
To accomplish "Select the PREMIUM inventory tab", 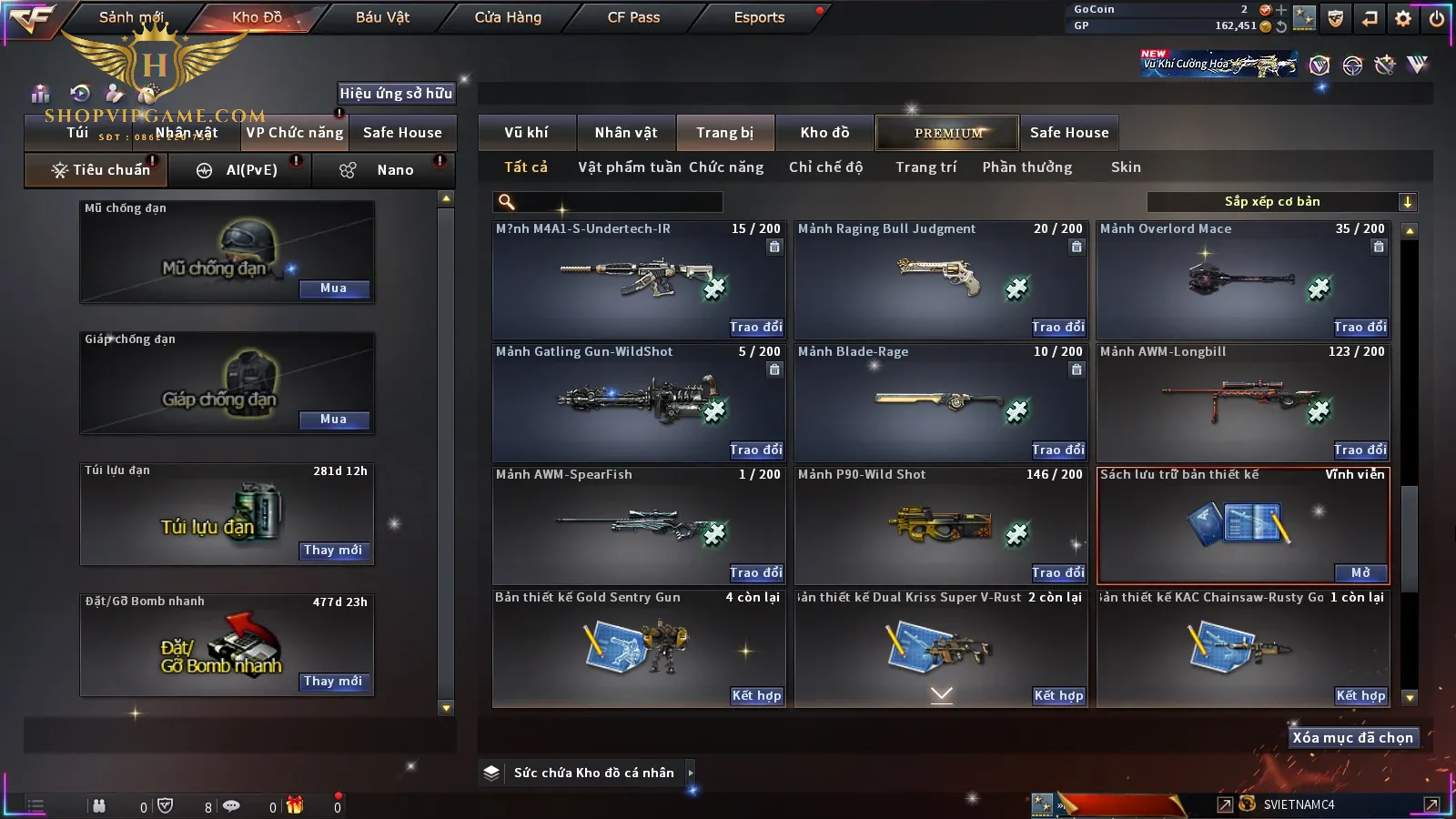I will pyautogui.click(x=947, y=133).
